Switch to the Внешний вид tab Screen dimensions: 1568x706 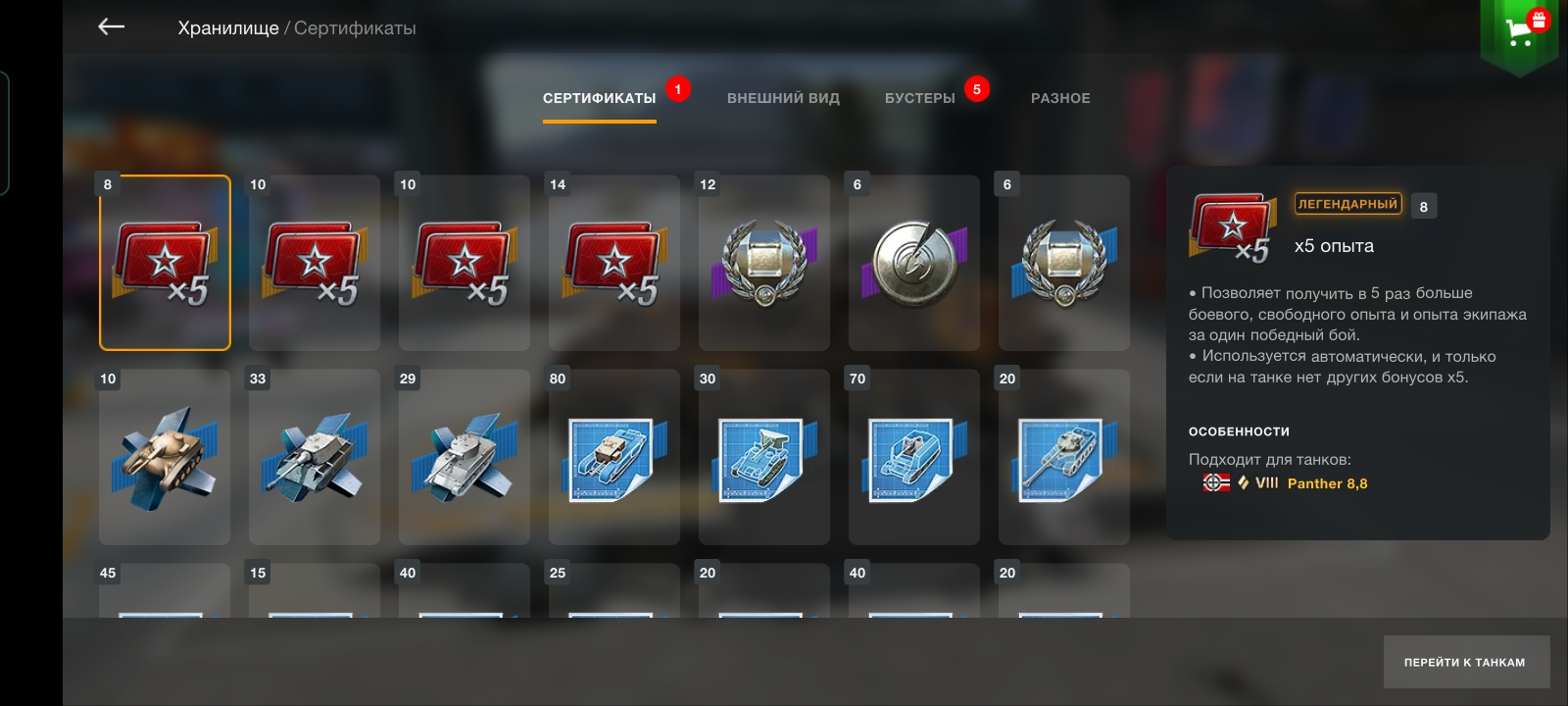point(783,98)
